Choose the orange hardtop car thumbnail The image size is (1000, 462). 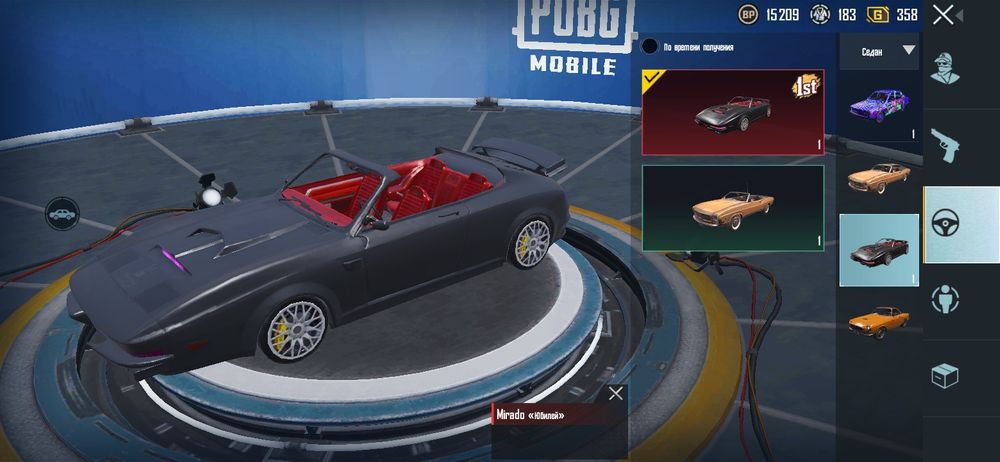pyautogui.click(x=879, y=321)
